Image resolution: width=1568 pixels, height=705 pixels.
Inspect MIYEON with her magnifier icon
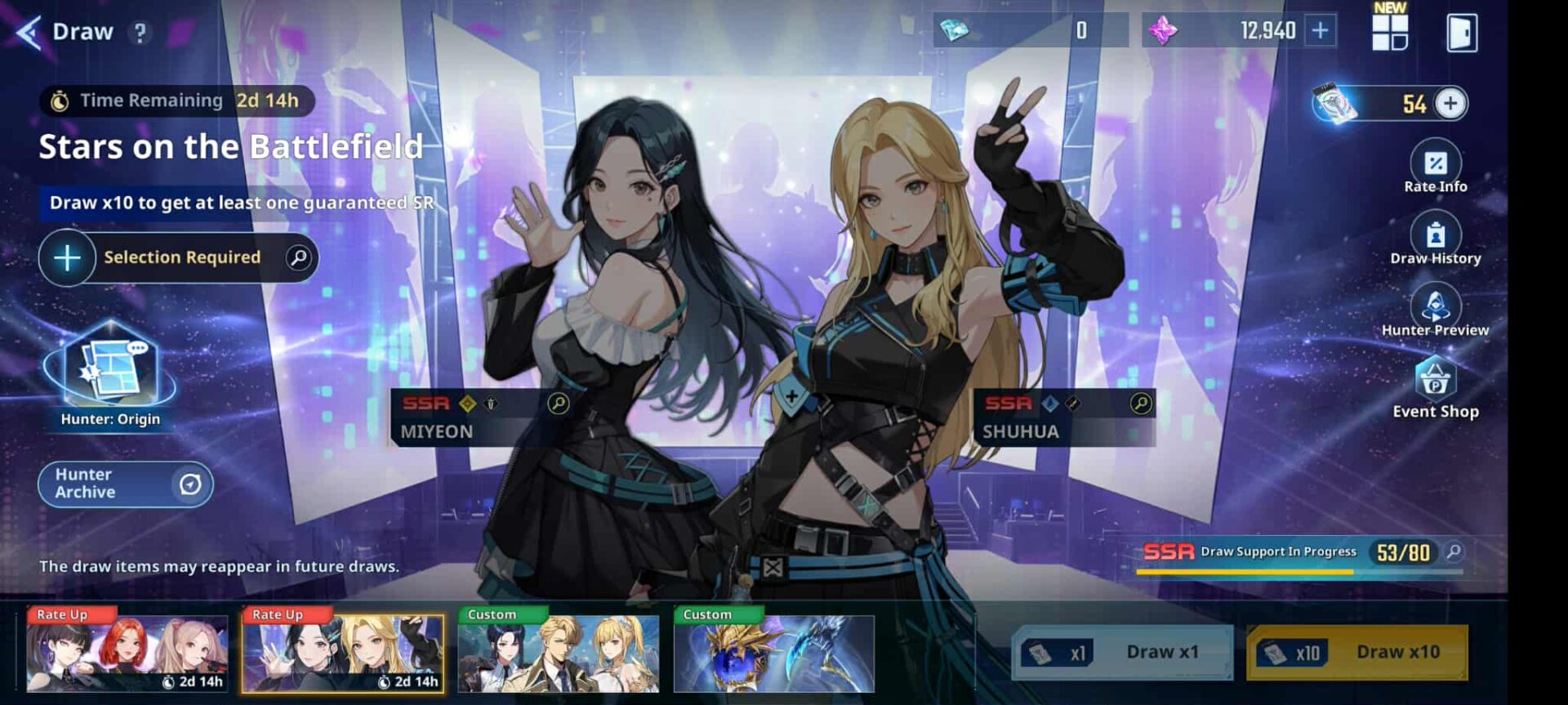pos(559,404)
